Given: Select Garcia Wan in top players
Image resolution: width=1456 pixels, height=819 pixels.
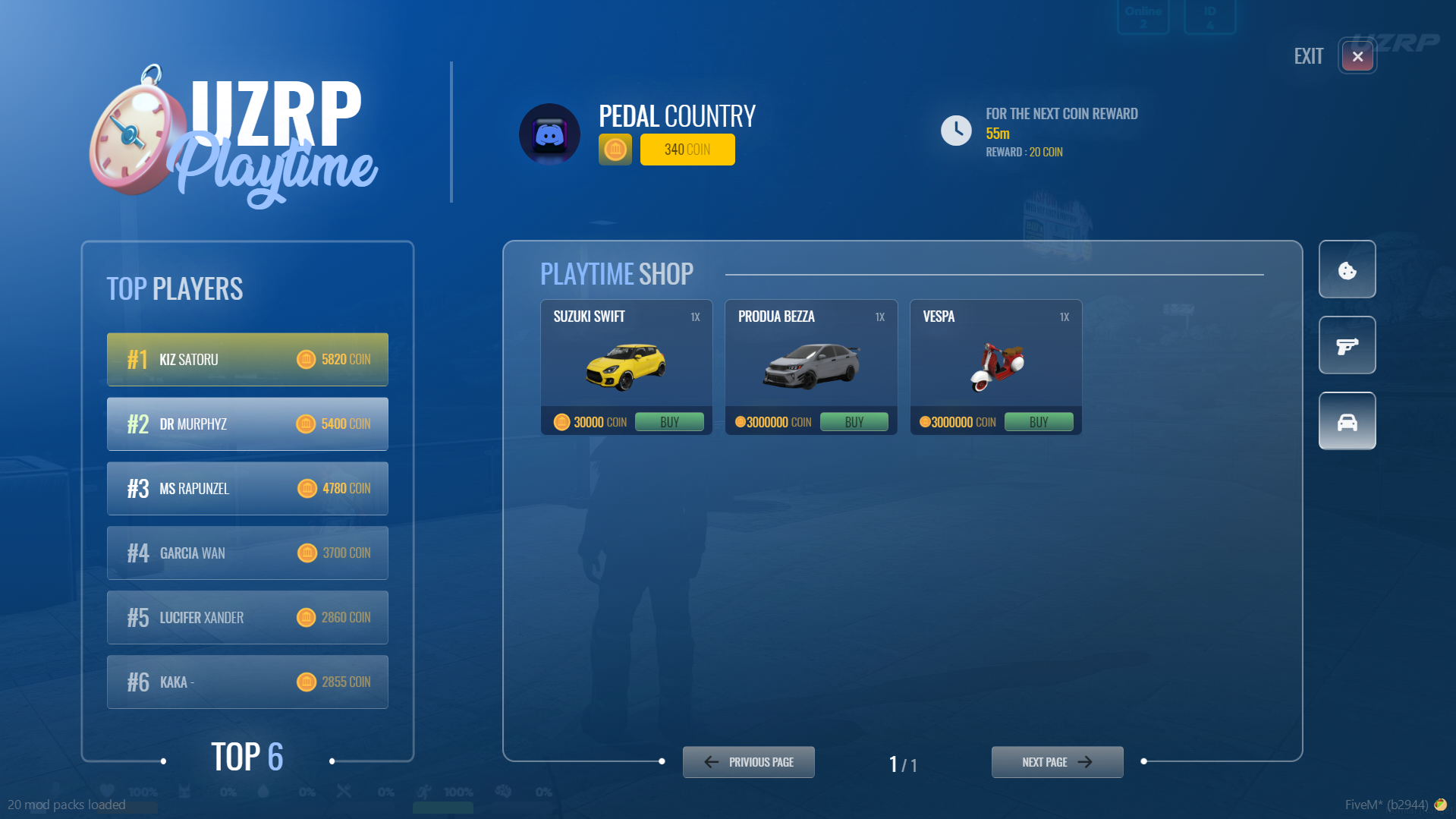Looking at the screenshot, I should point(247,553).
